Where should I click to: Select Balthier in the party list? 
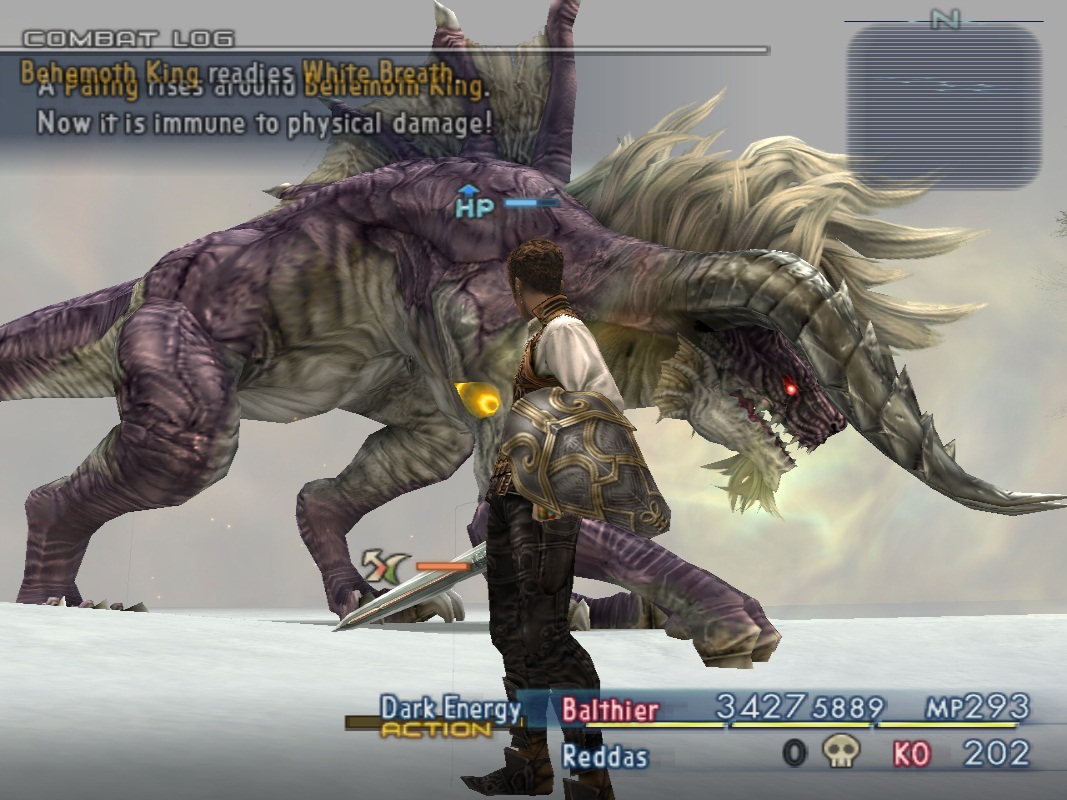tap(610, 710)
